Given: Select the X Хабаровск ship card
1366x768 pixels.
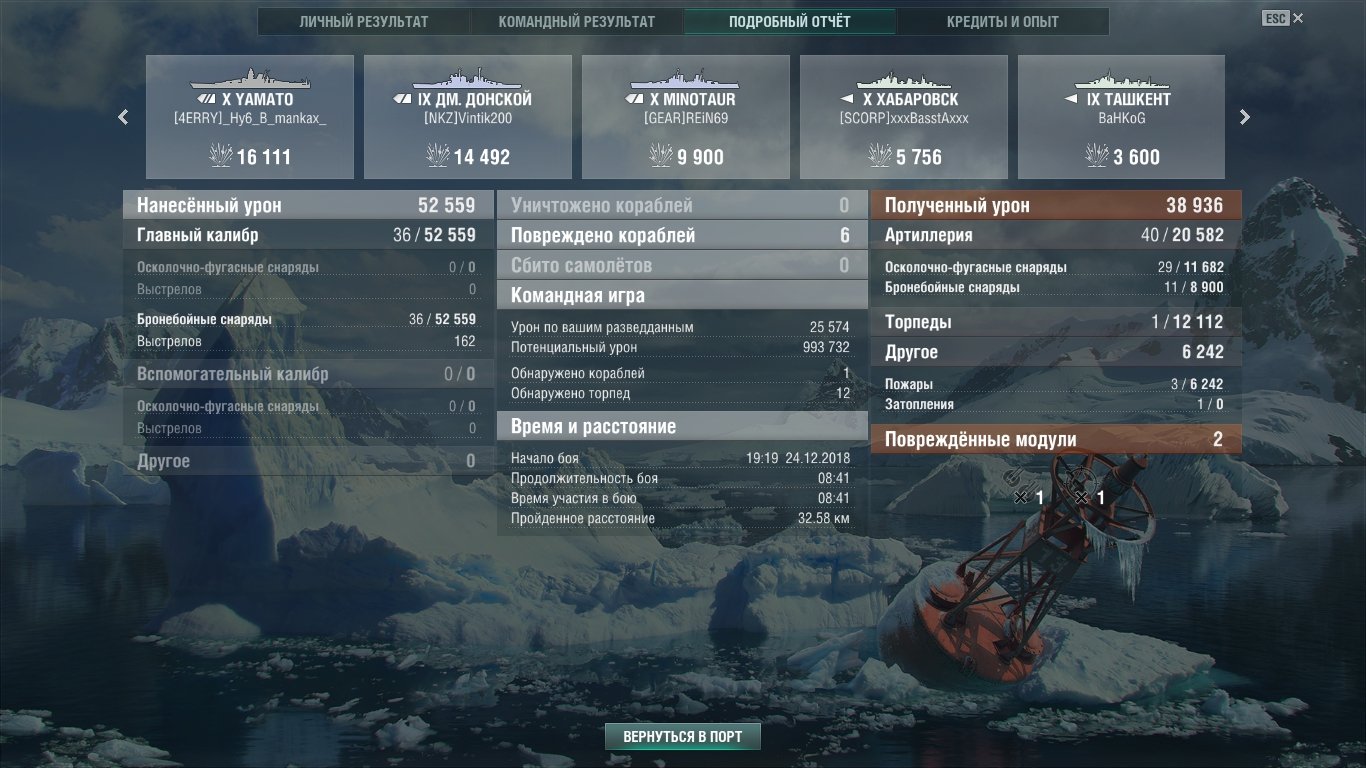Looking at the screenshot, I should (x=904, y=117).
